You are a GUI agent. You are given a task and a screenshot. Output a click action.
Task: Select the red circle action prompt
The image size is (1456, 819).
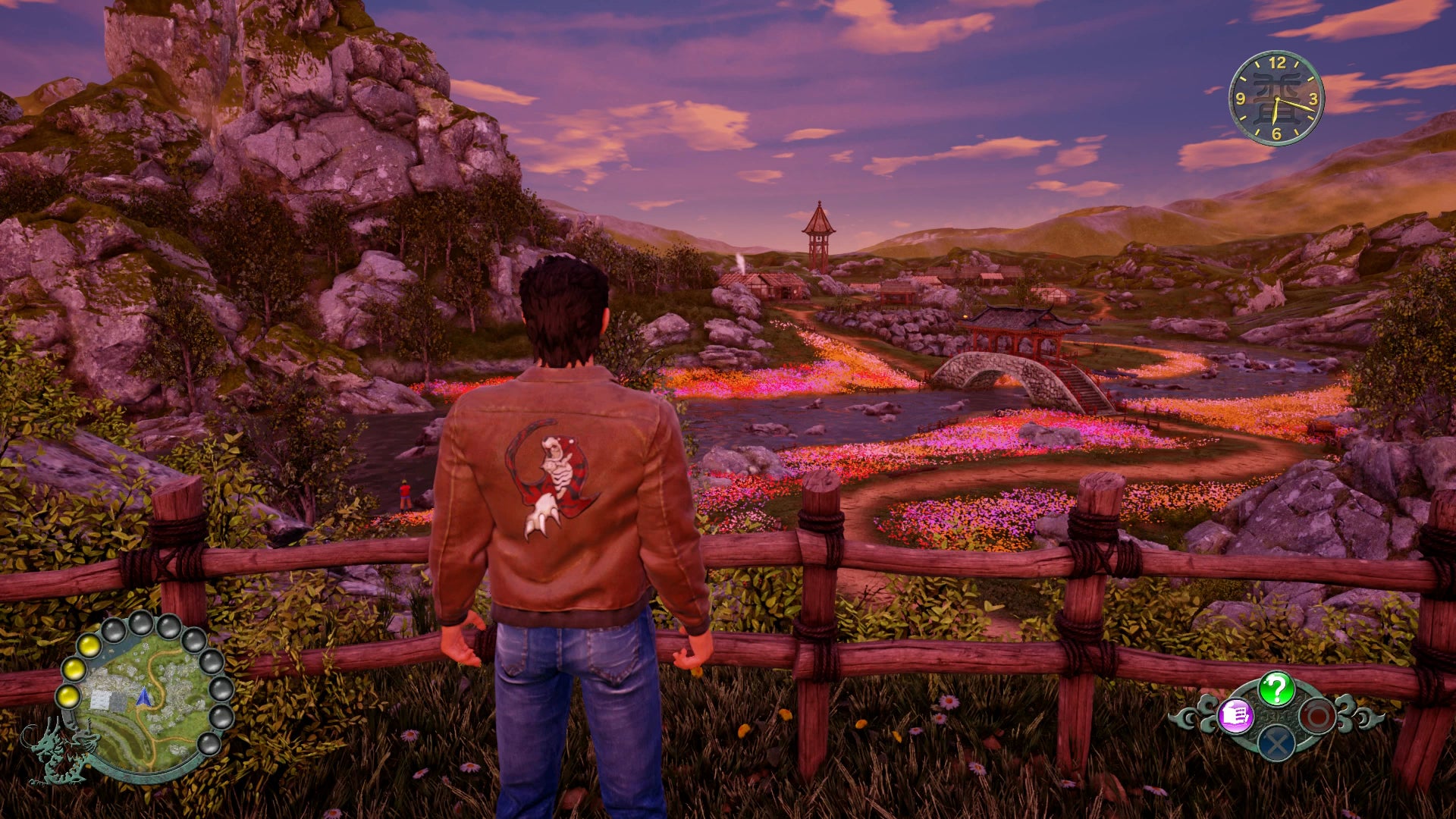1317,716
